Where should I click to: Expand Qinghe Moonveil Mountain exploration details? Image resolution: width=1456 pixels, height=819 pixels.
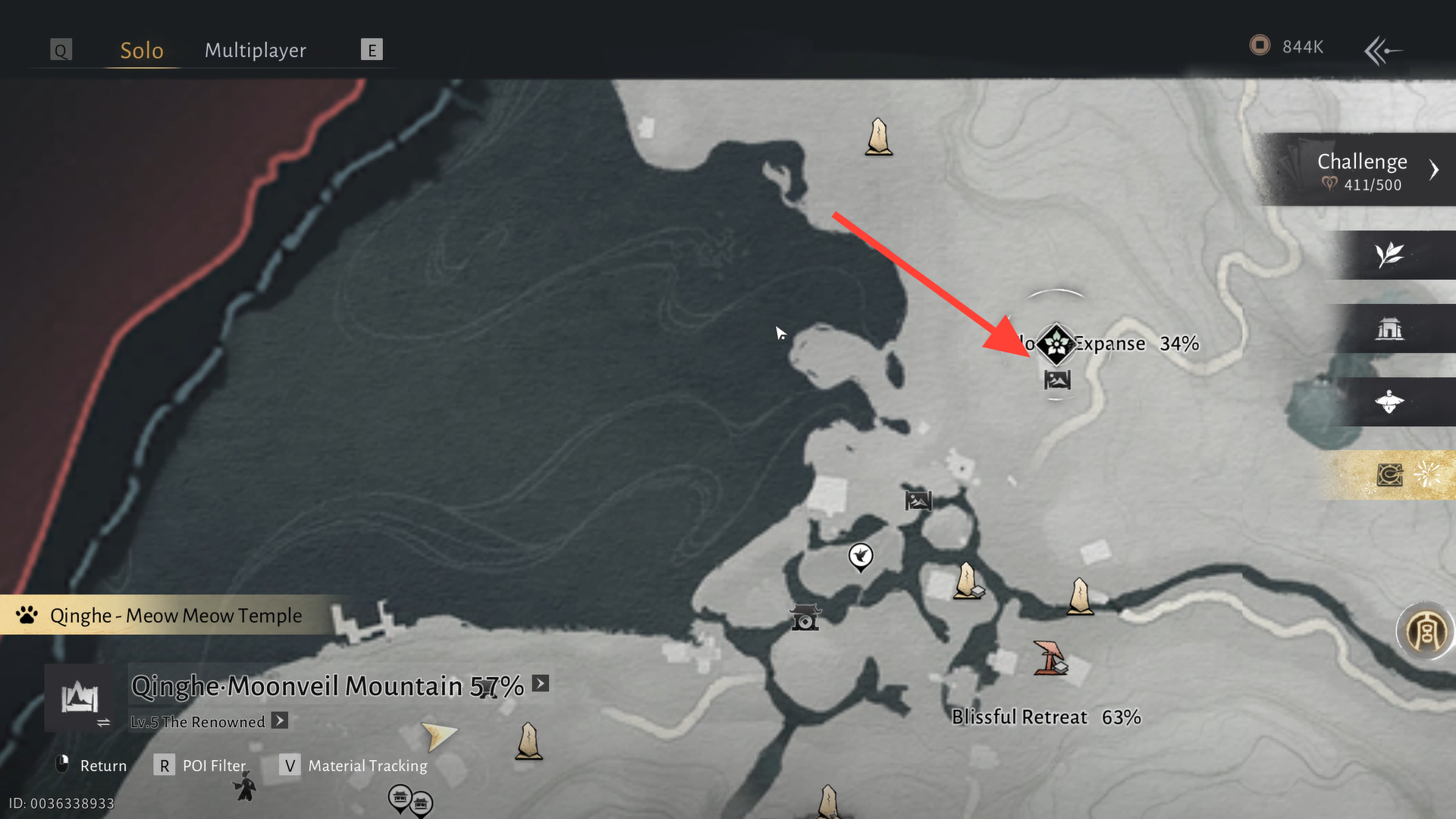click(x=540, y=683)
